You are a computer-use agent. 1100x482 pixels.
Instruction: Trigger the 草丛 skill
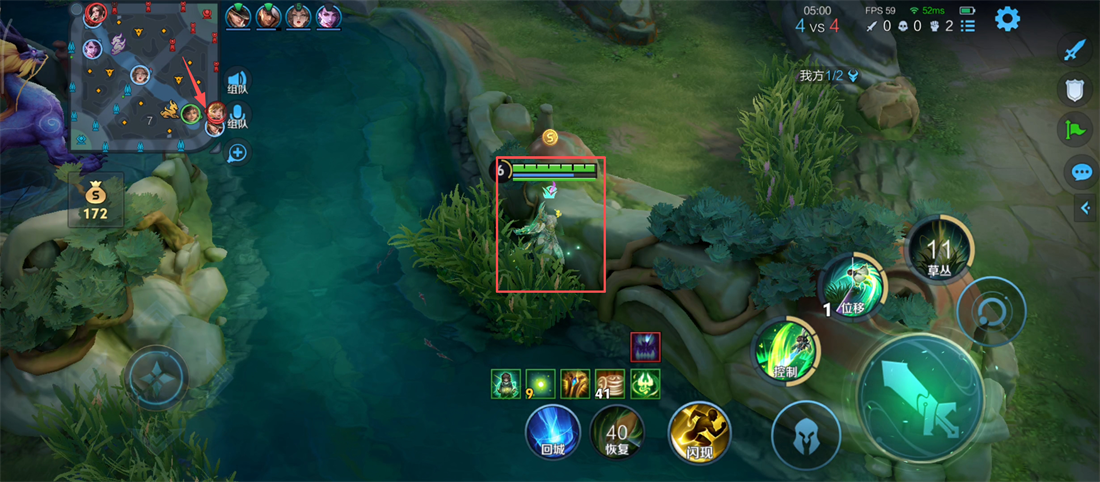[x=939, y=249]
